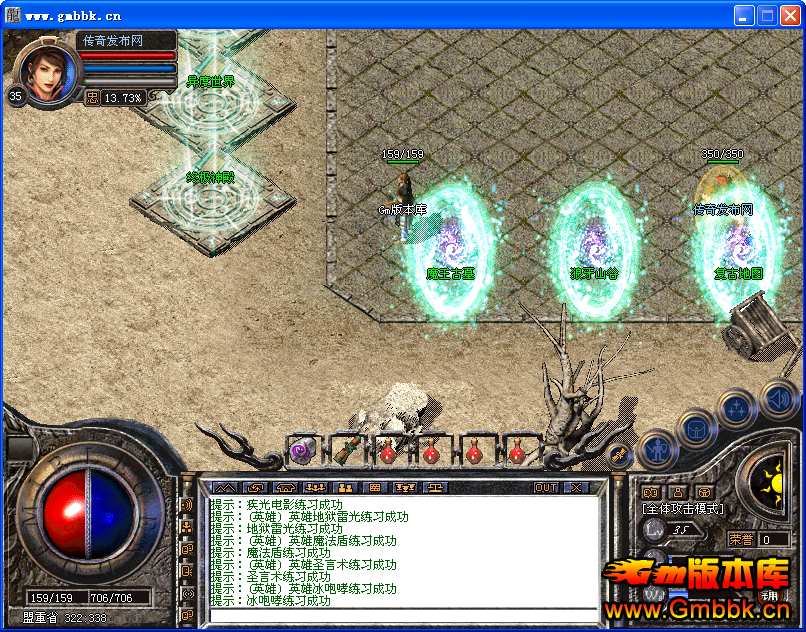Click the balance scales toolbar icon
Viewport: 806px width, 632px height.
tap(437, 488)
